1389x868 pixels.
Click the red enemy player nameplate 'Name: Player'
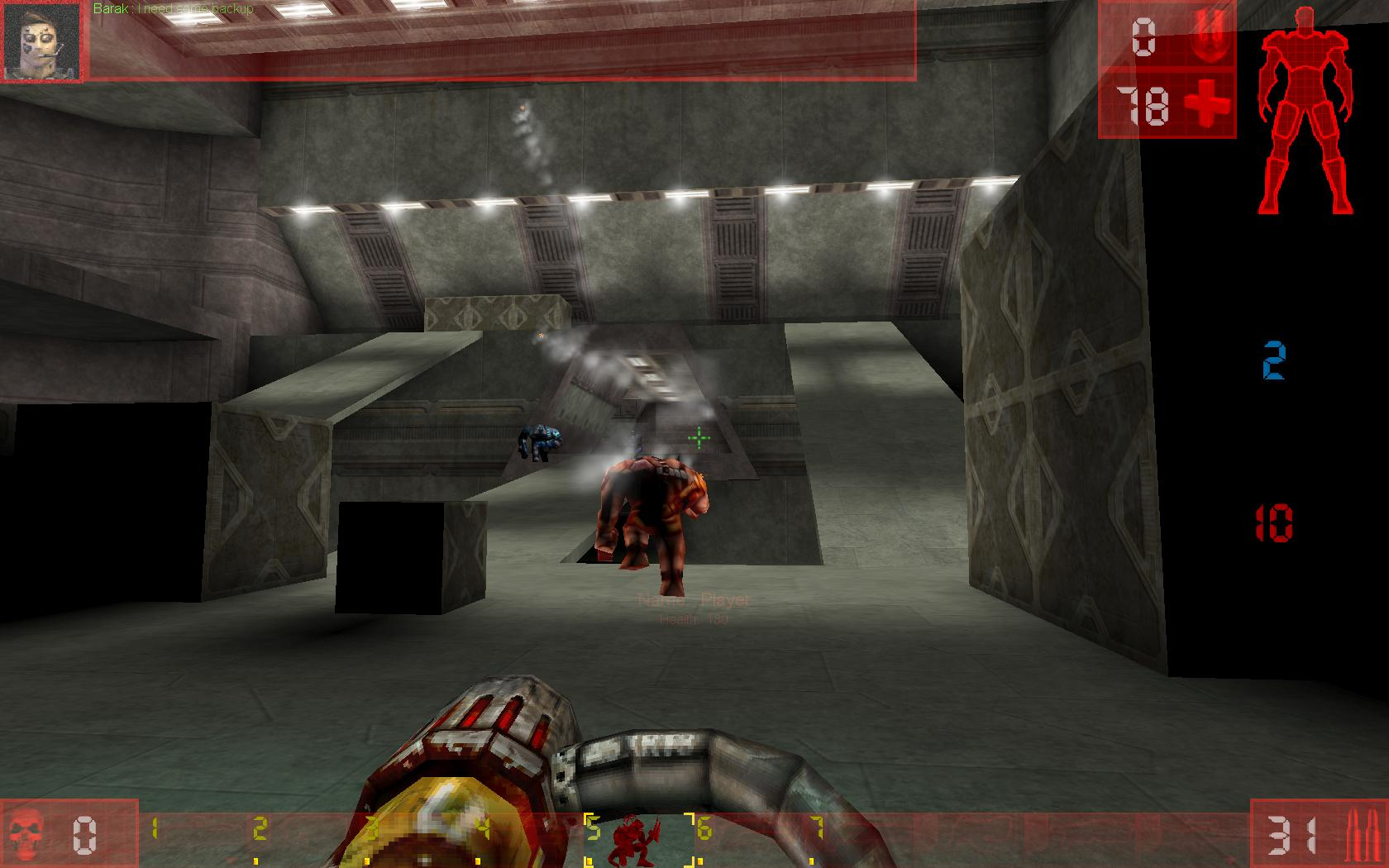pos(690,599)
